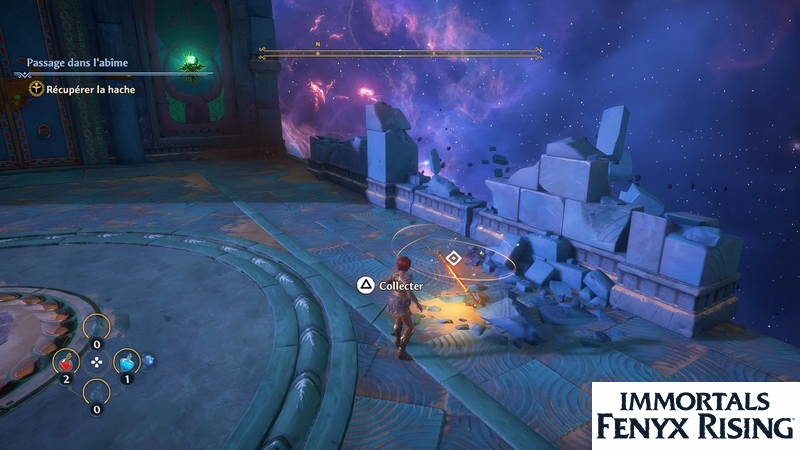Click the "Passage dans l'abîme" quest title

click(x=76, y=63)
